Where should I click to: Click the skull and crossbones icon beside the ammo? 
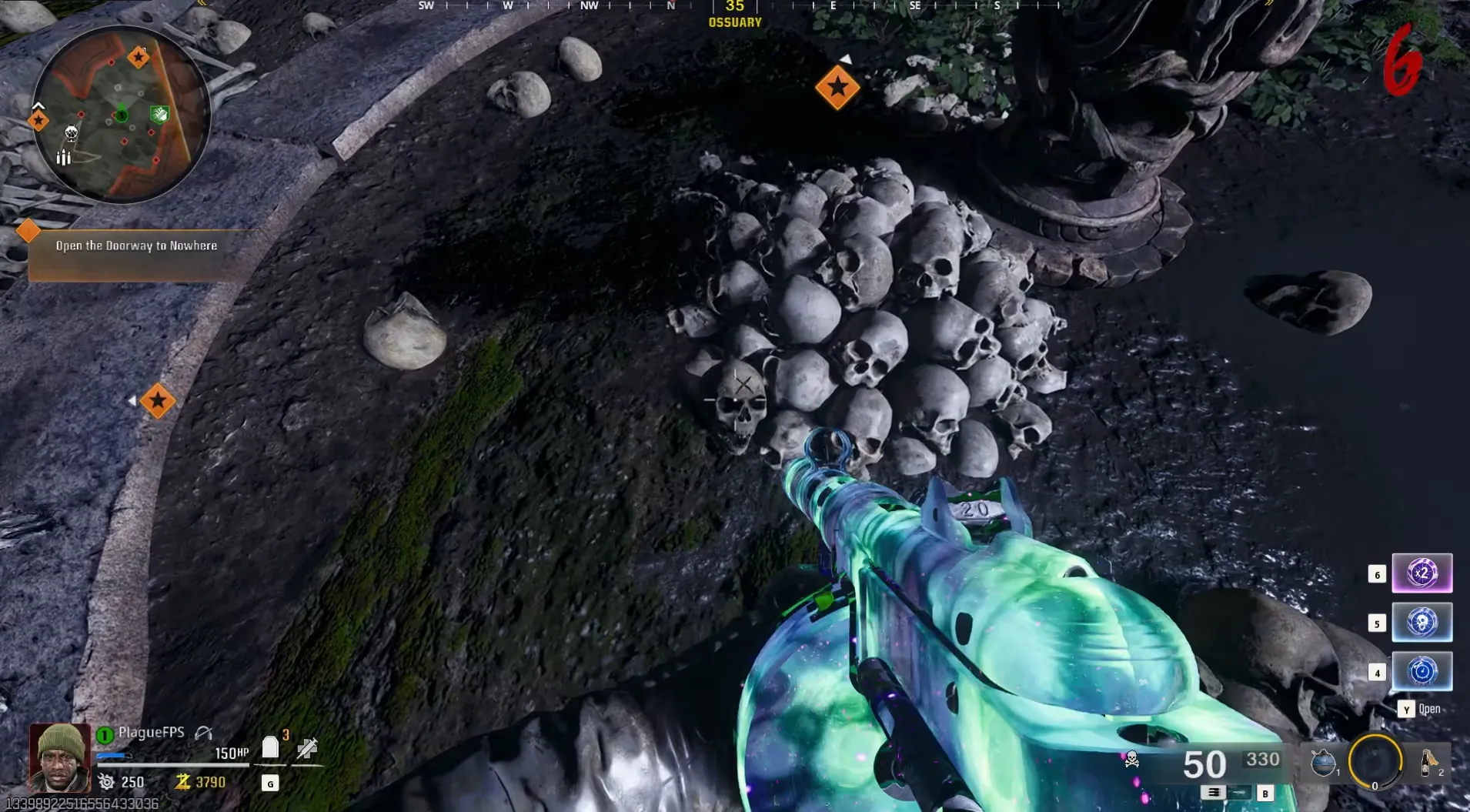pos(1132,760)
